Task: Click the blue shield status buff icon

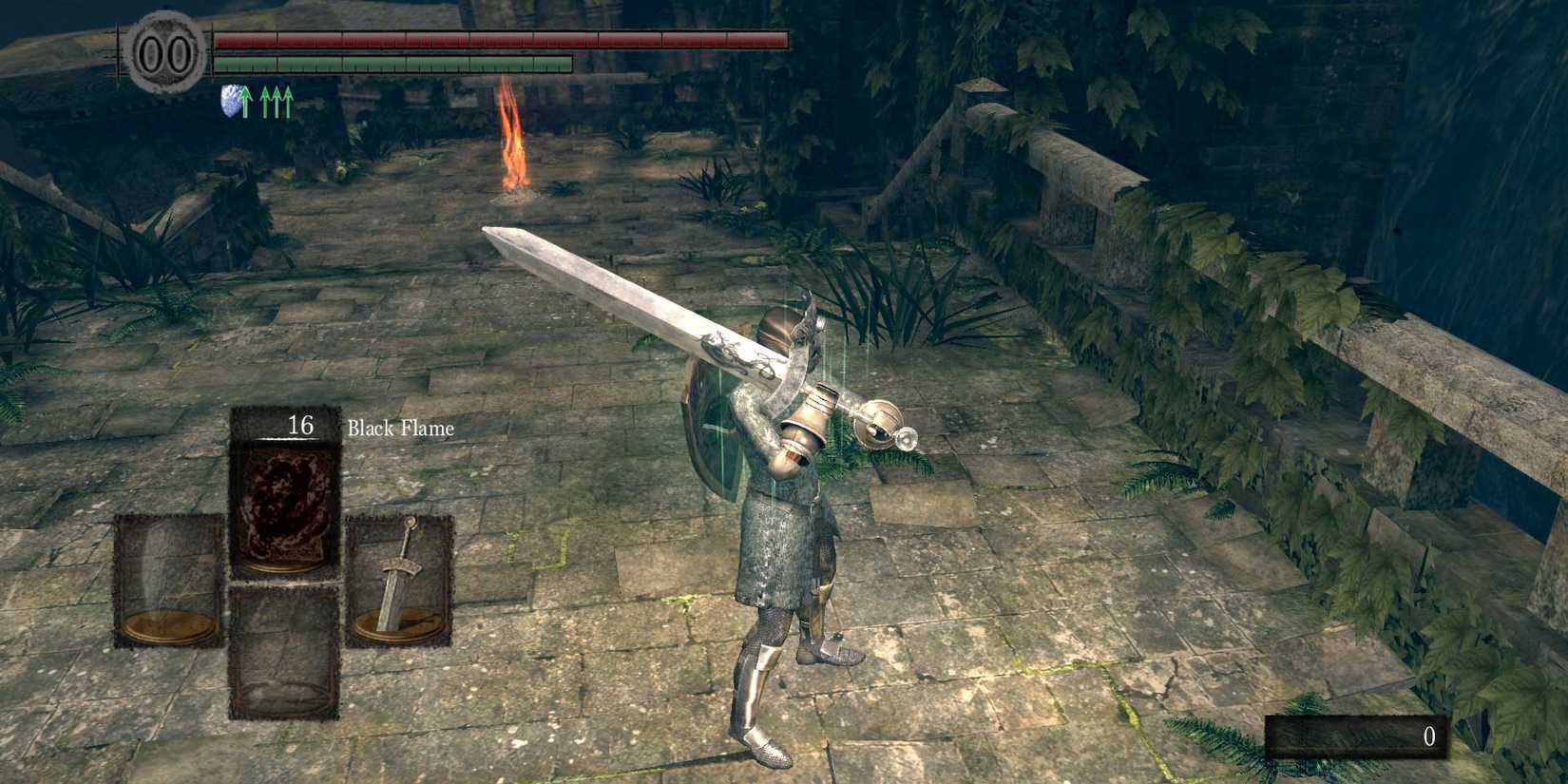Action: point(229,101)
